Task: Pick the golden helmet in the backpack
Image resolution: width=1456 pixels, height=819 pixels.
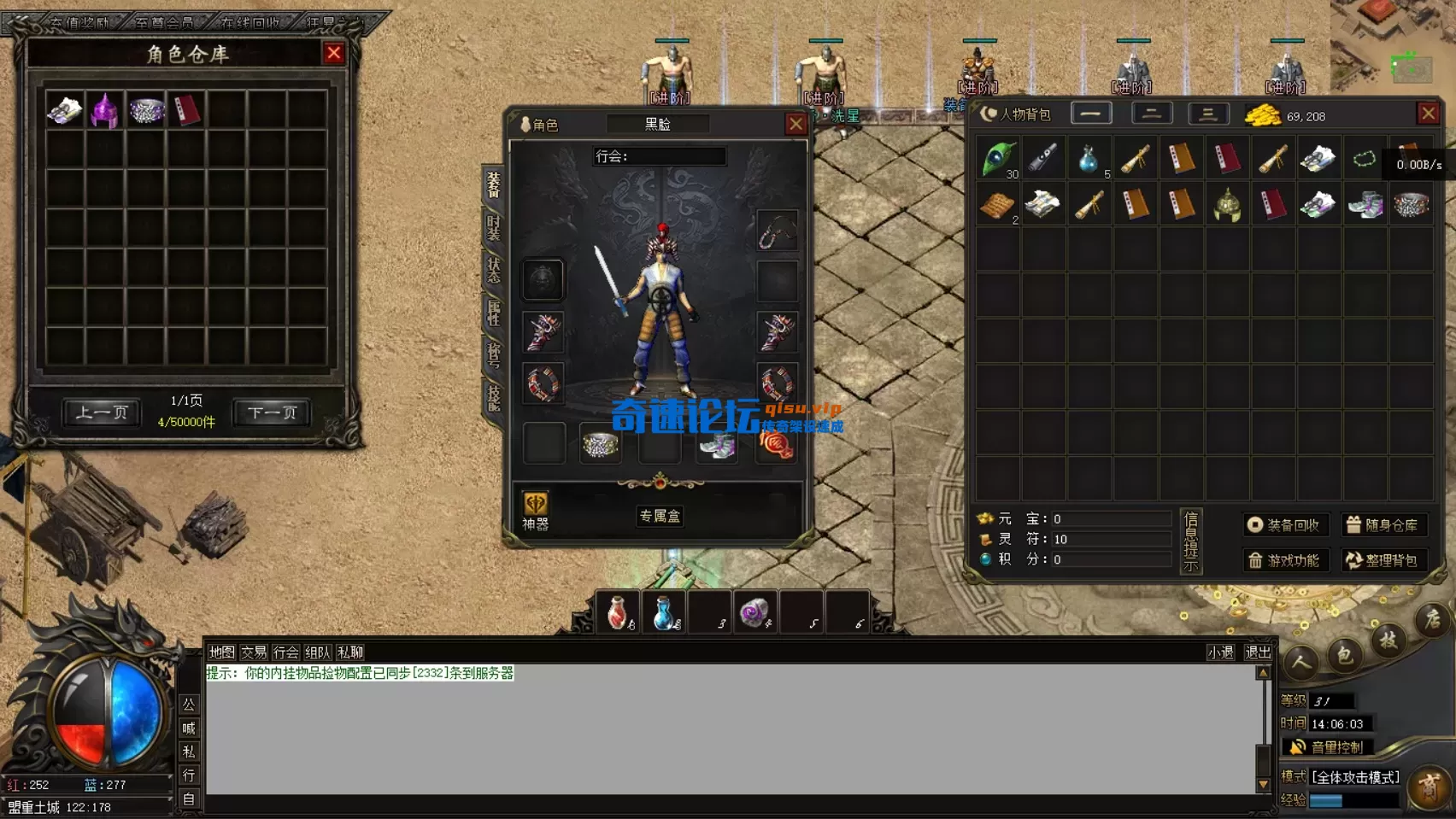Action: pyautogui.click(x=1227, y=205)
